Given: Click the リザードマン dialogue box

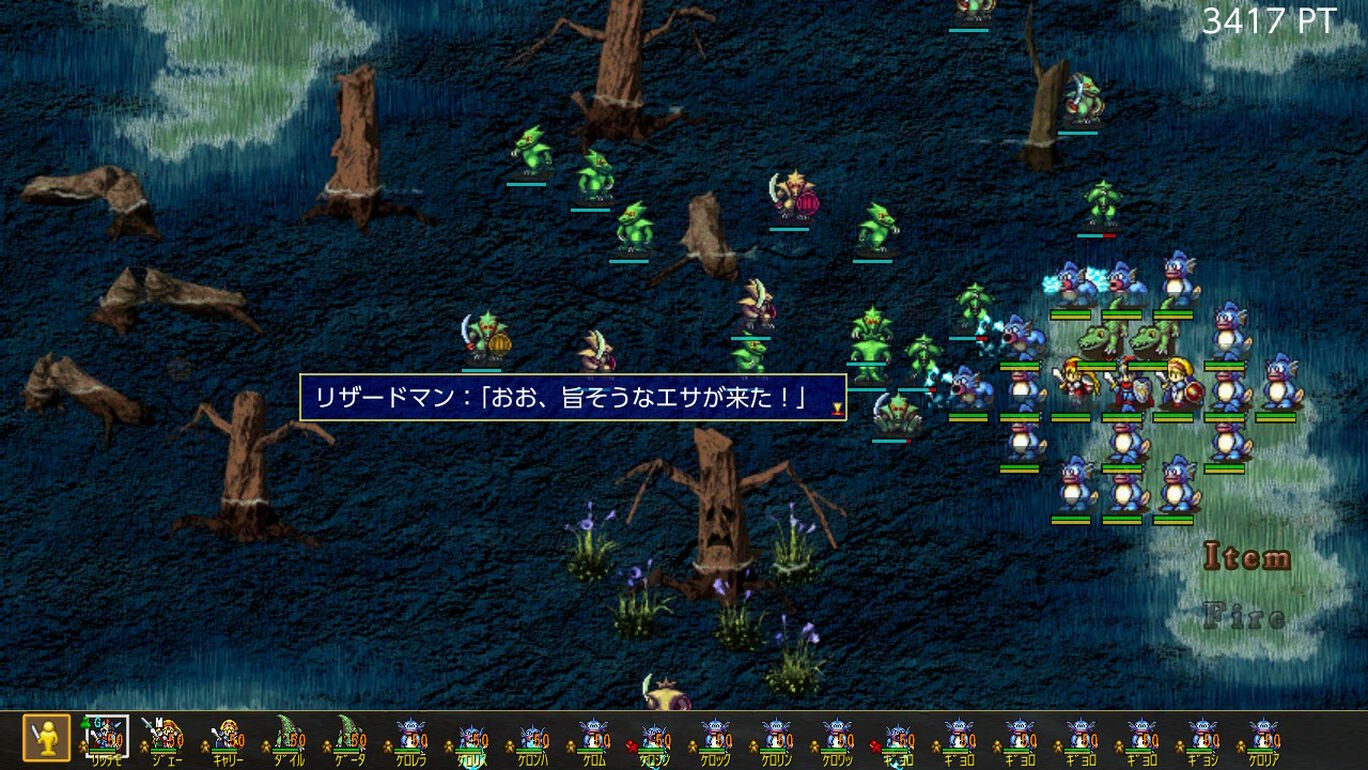Looking at the screenshot, I should (575, 397).
